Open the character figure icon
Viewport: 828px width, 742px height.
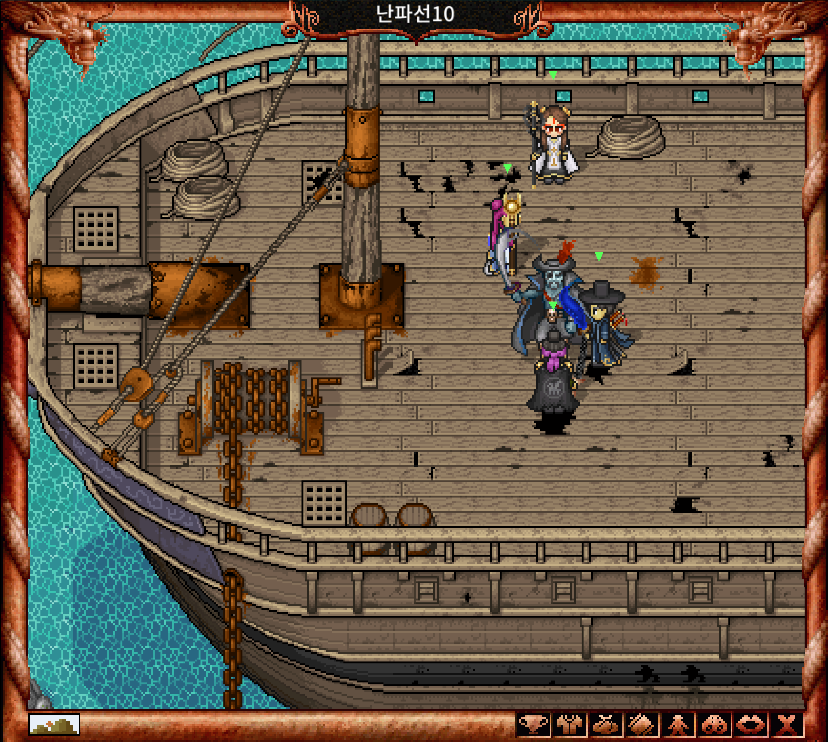pyautogui.click(x=677, y=724)
